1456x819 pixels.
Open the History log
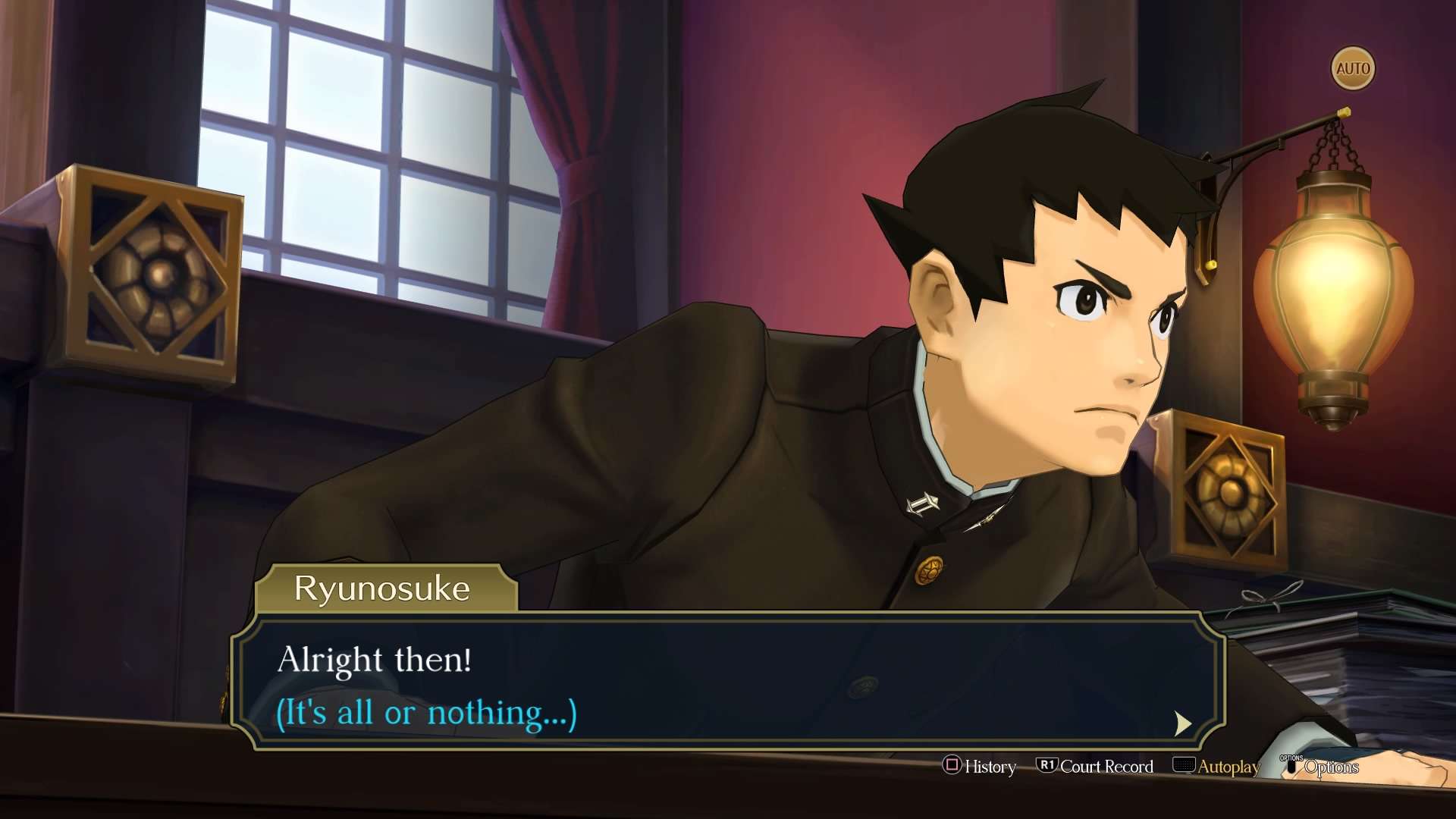pos(979,767)
